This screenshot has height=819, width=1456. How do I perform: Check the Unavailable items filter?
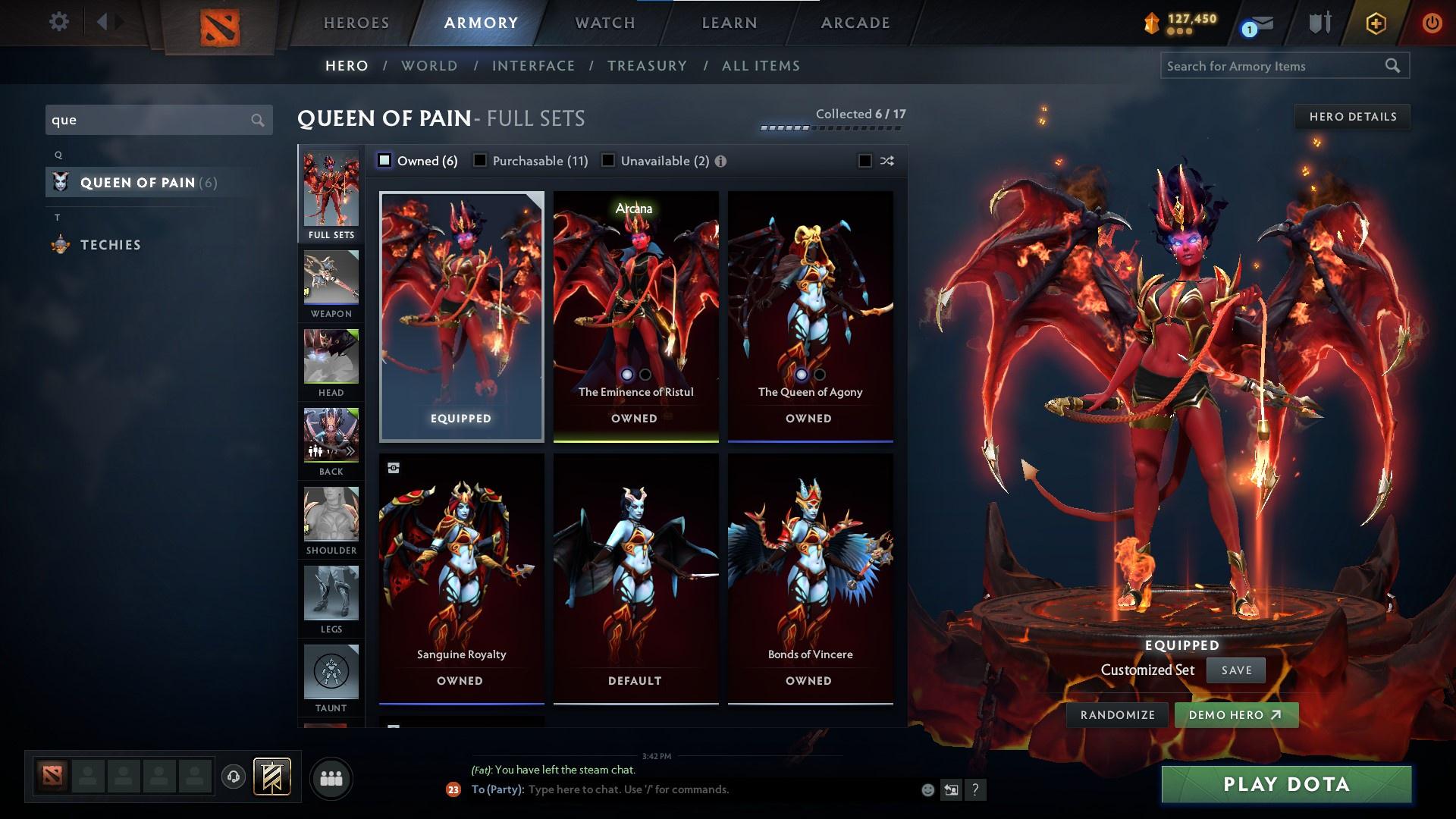pos(607,160)
